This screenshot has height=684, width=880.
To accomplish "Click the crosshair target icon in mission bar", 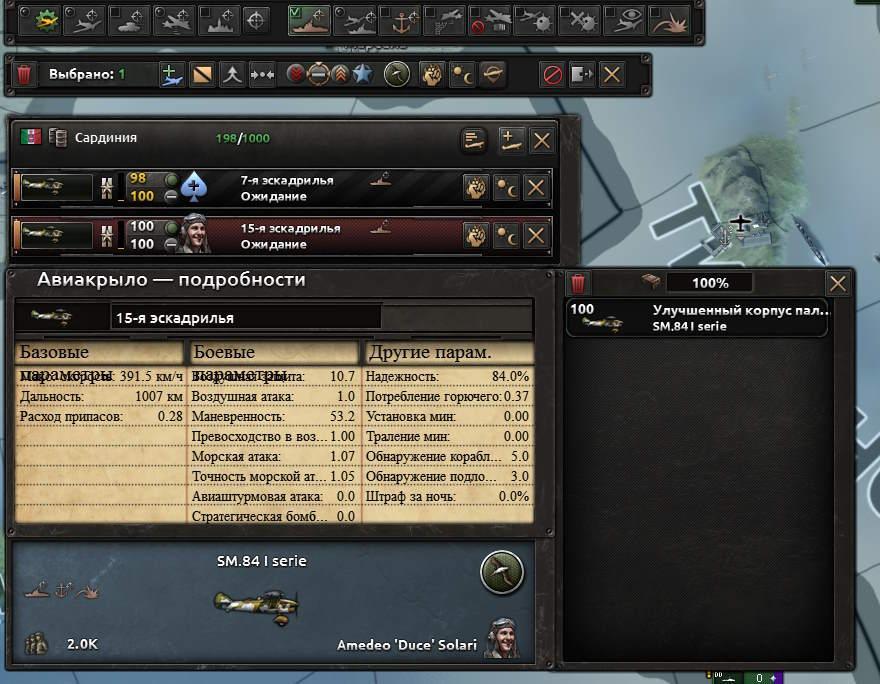I will click(x=256, y=19).
